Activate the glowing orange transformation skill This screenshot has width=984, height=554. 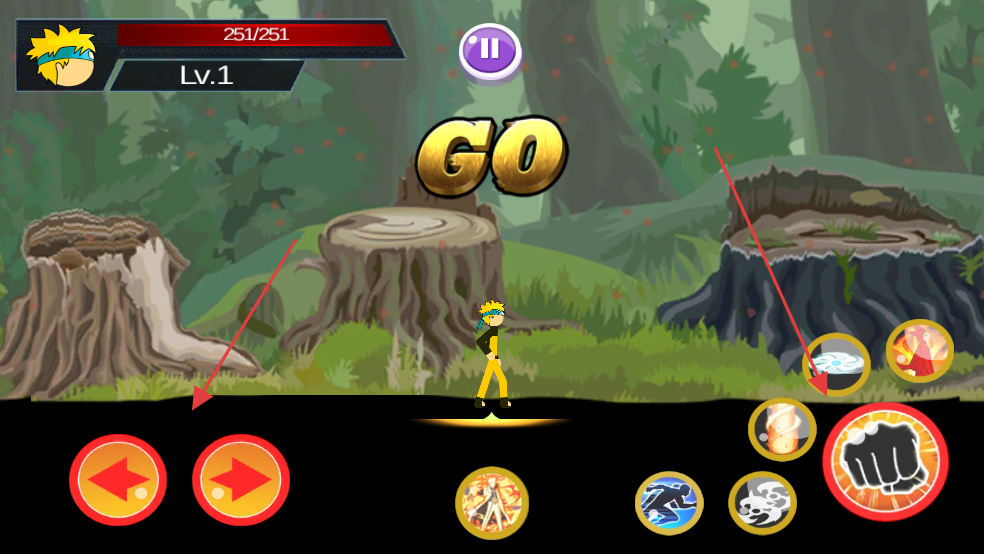492,503
